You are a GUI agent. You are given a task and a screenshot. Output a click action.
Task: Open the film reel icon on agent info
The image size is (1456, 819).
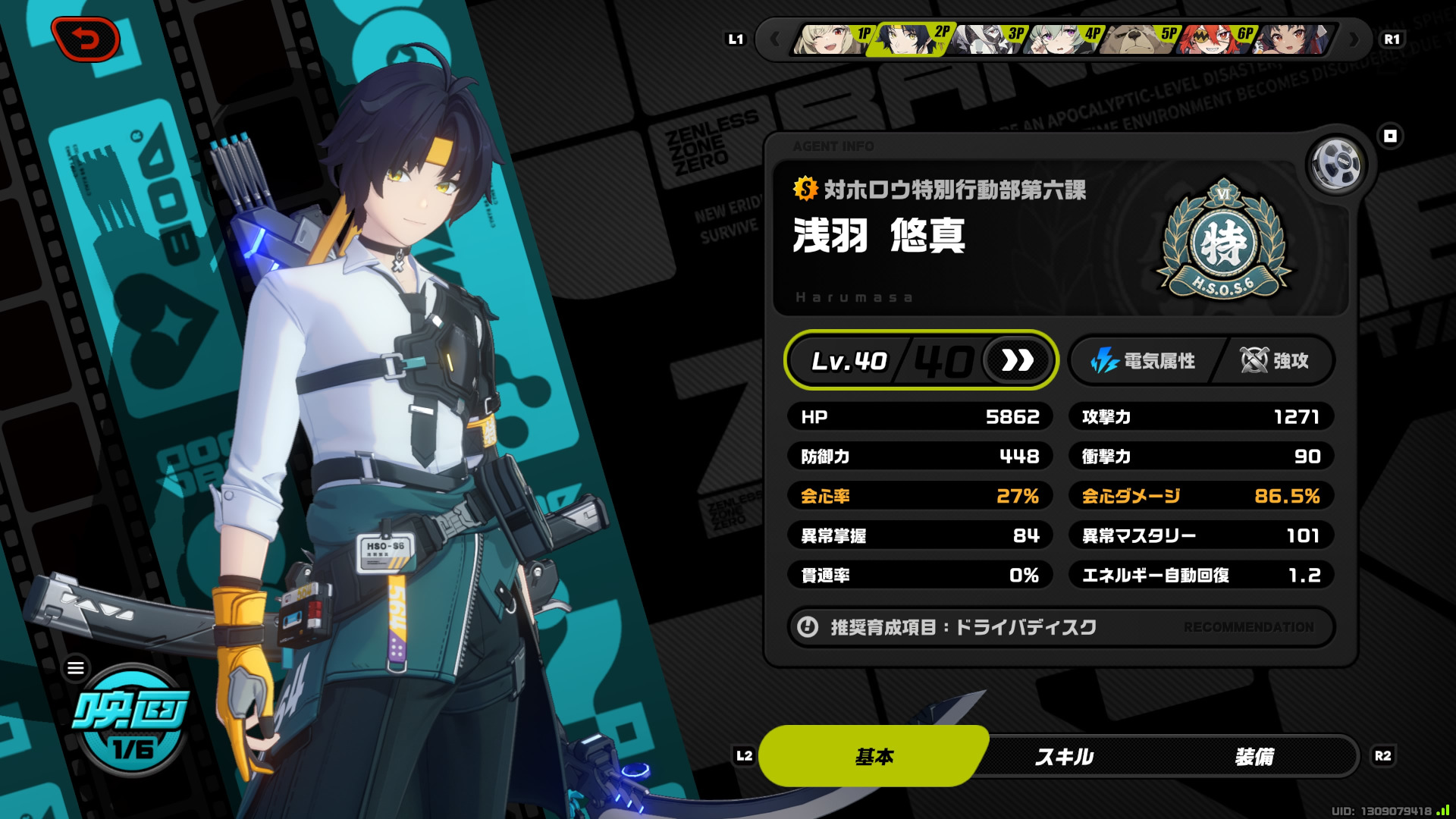point(1336,165)
